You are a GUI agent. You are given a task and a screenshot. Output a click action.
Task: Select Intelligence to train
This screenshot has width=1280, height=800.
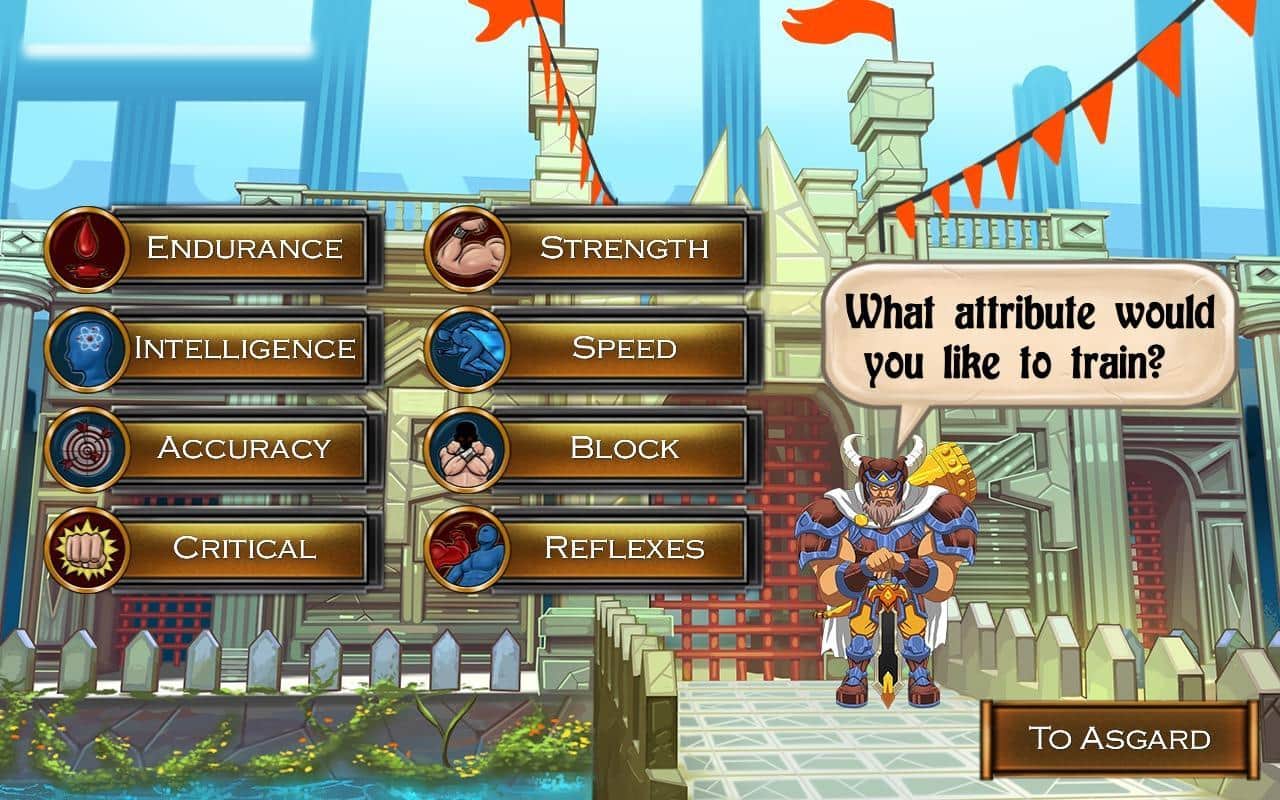tap(245, 348)
